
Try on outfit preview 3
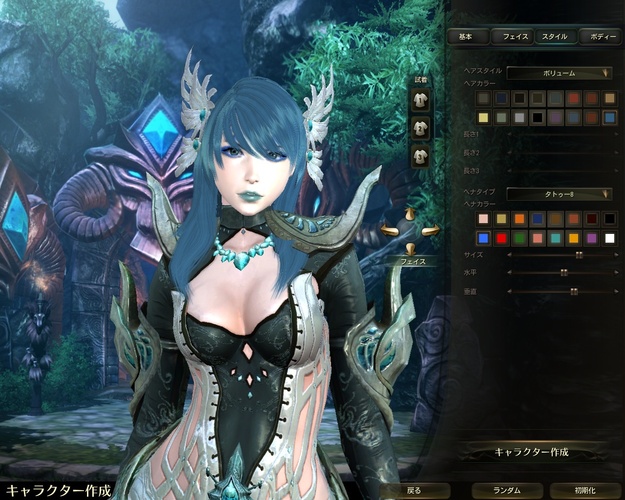pos(420,155)
